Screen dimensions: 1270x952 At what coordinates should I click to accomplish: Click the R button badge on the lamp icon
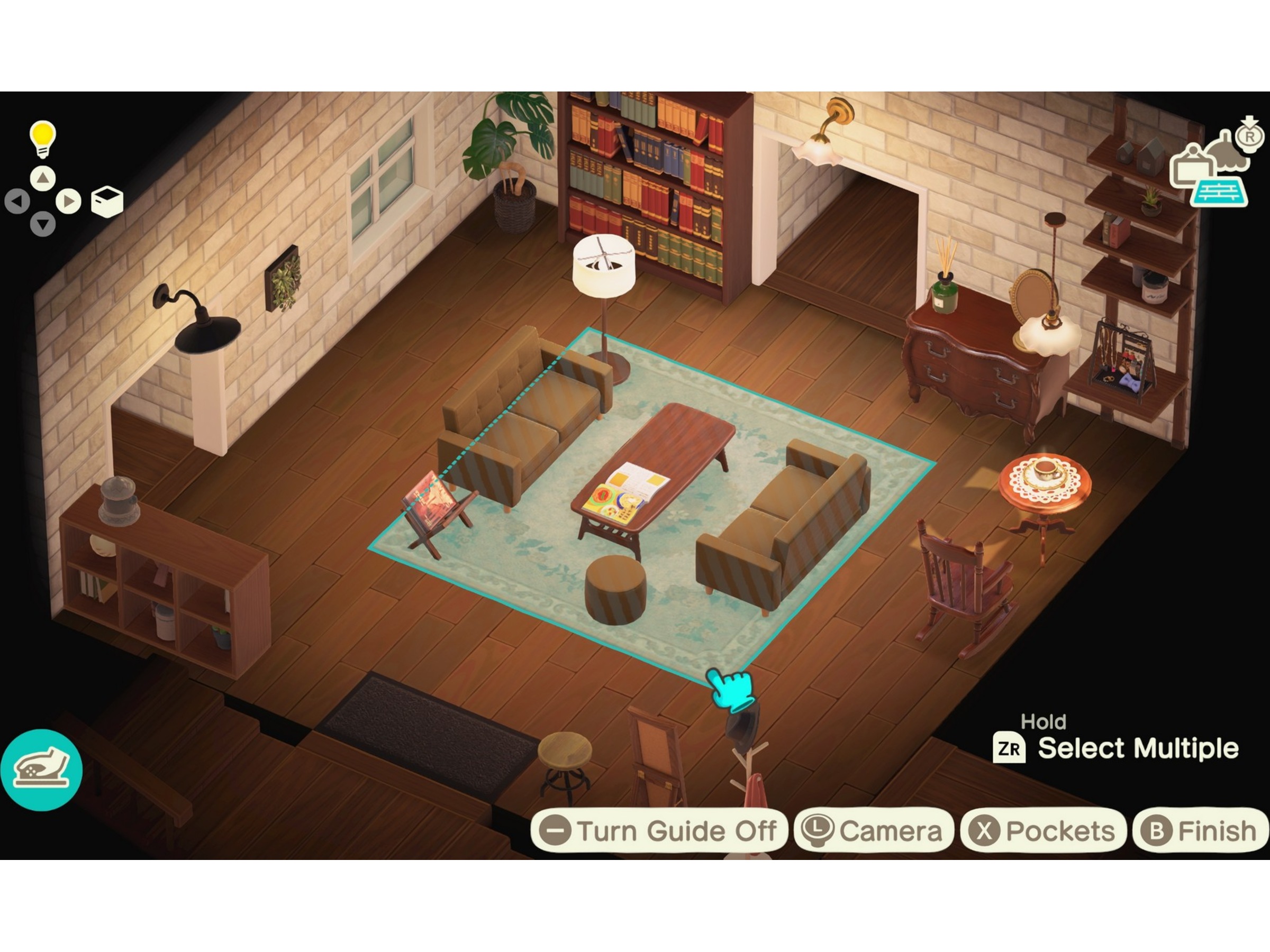(1249, 136)
